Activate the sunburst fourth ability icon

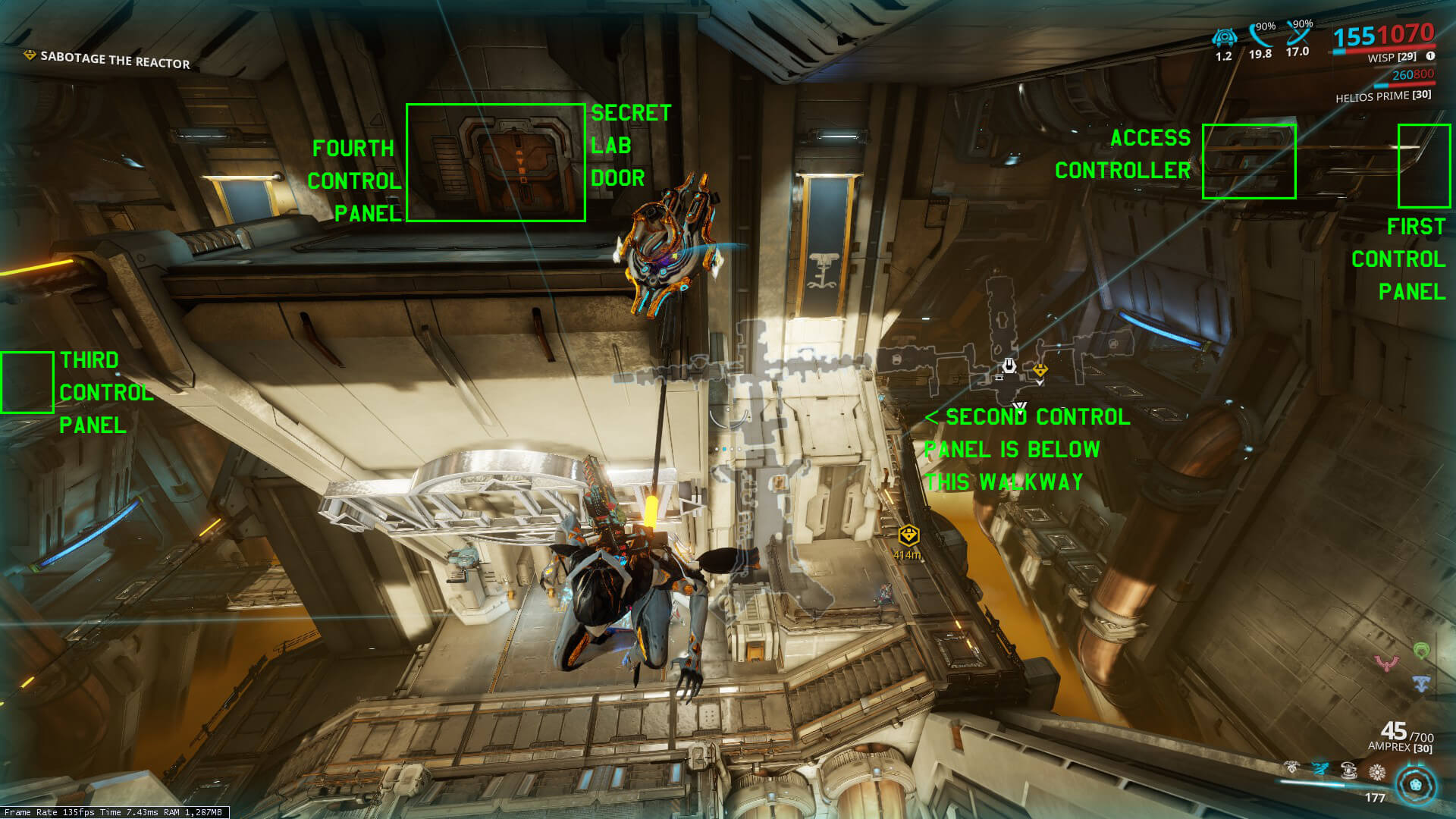tap(1376, 772)
